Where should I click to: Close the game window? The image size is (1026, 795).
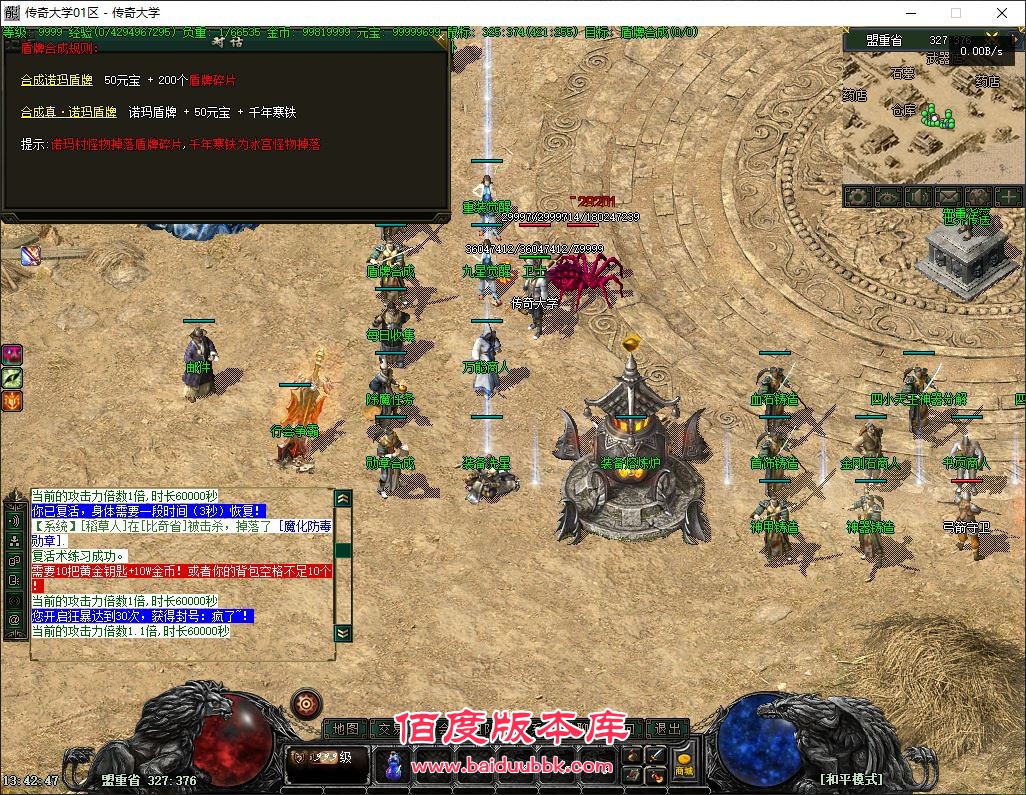[x=1002, y=13]
